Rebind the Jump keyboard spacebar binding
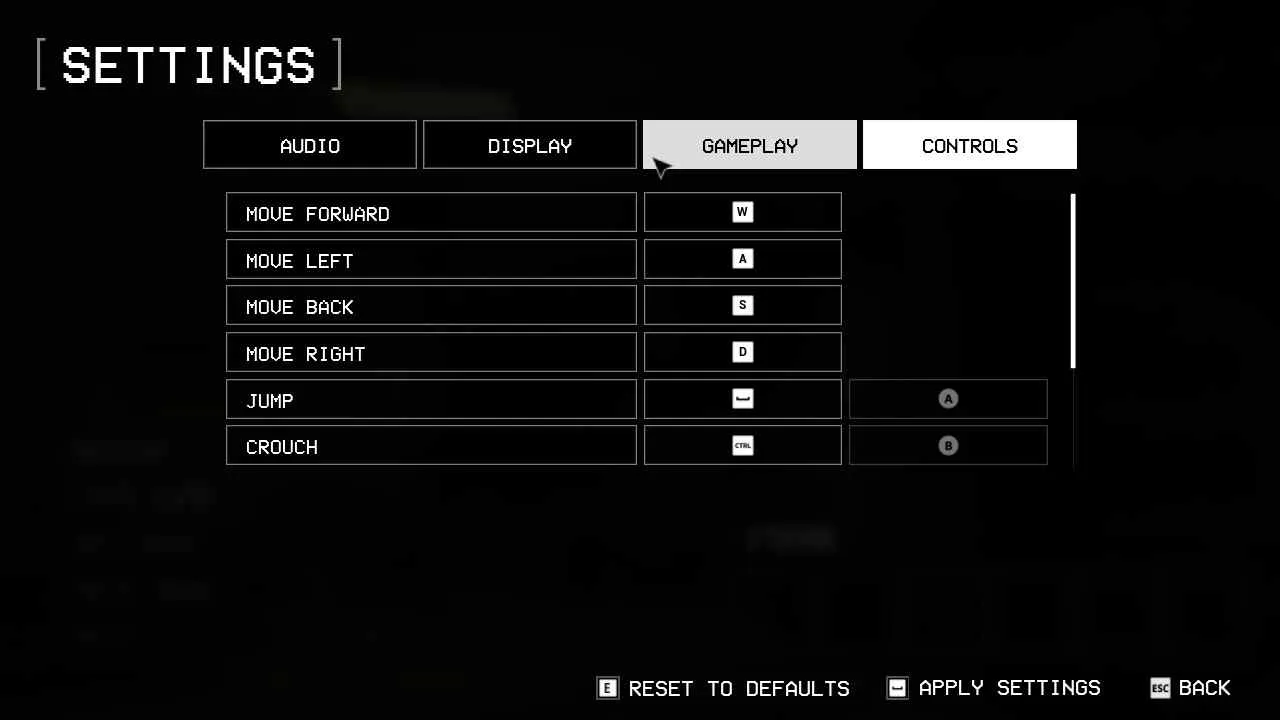The image size is (1280, 720). pyautogui.click(x=743, y=399)
